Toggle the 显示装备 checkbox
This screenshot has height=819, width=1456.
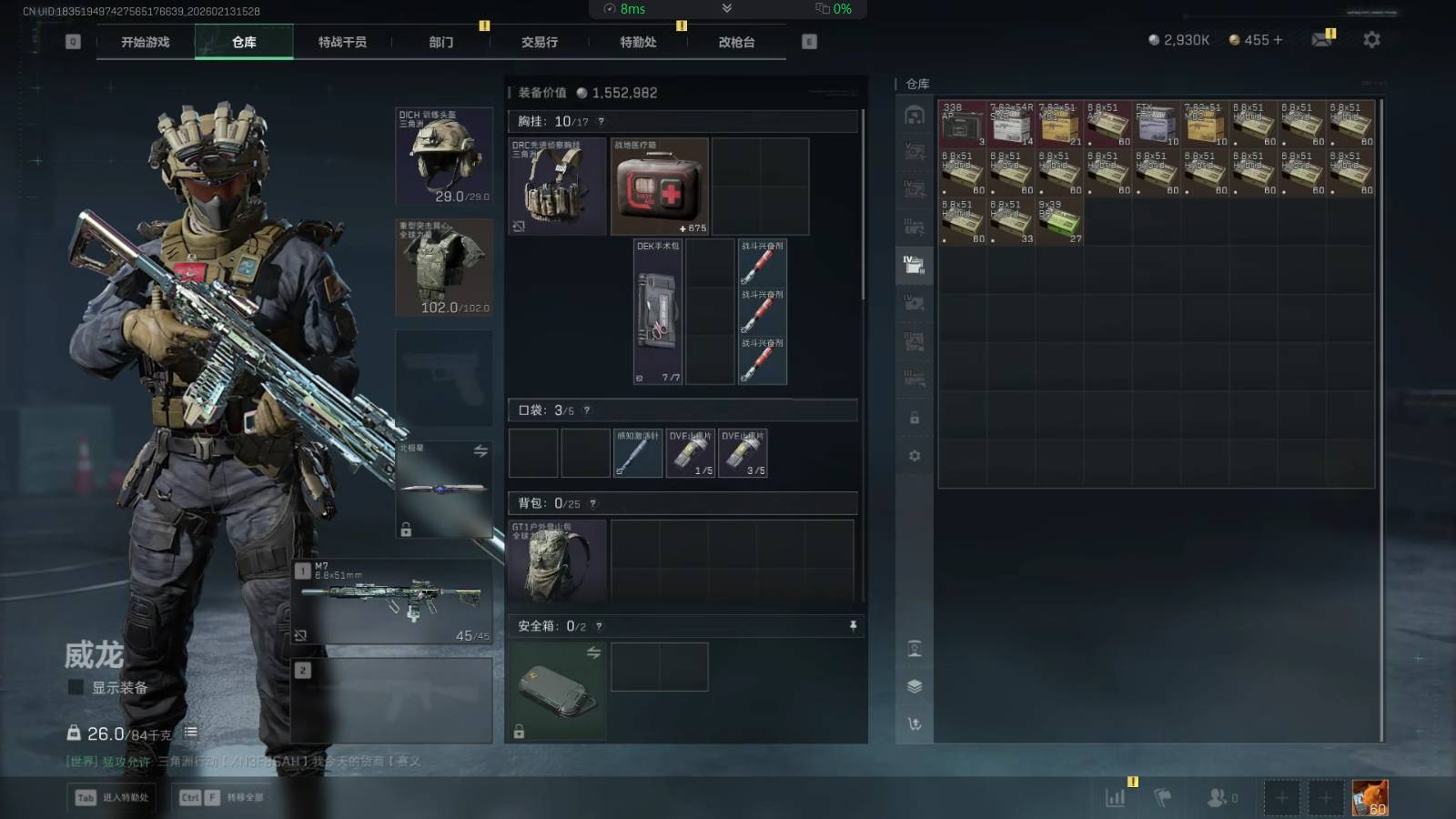[76, 688]
